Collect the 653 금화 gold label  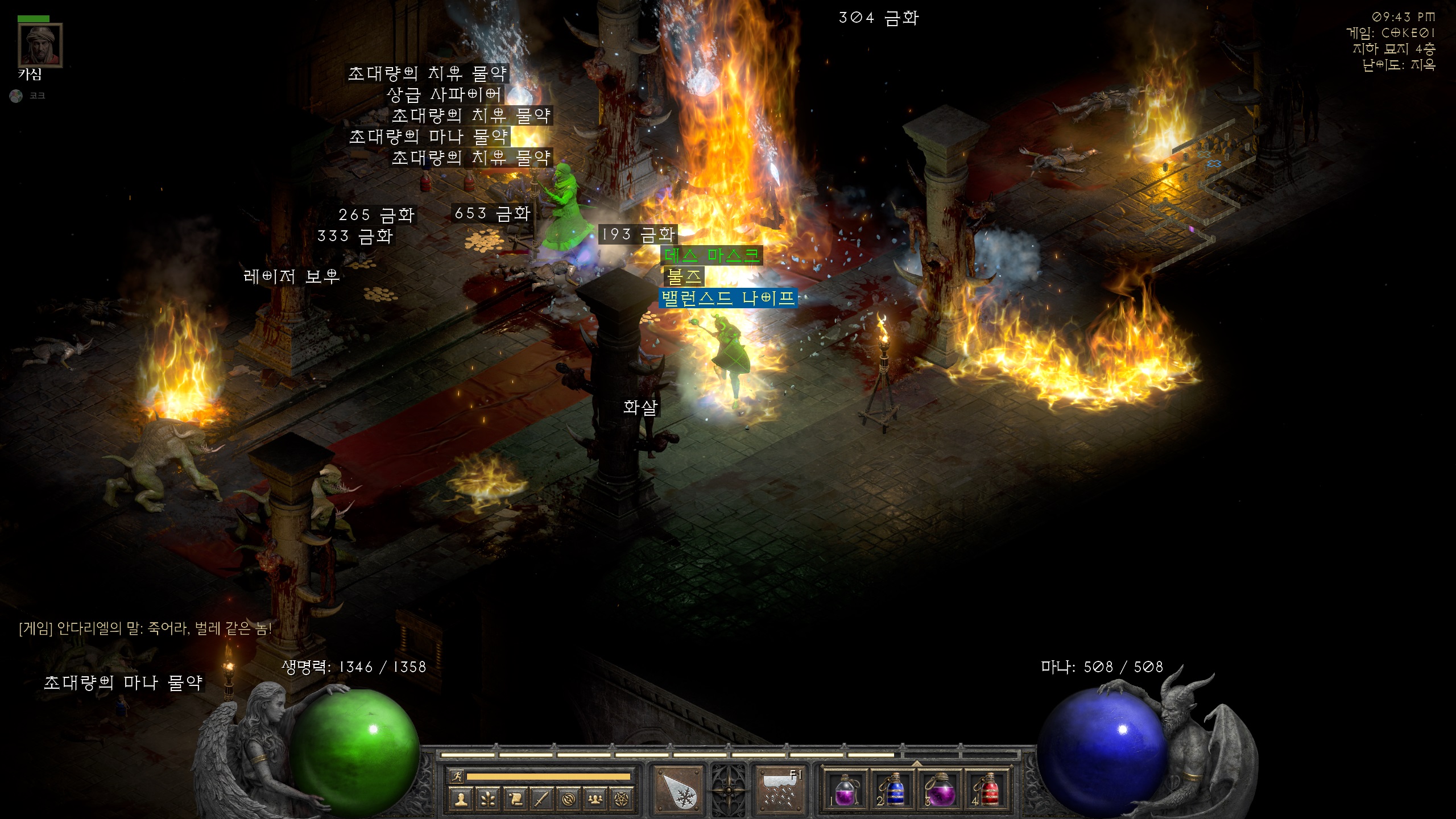493,214
